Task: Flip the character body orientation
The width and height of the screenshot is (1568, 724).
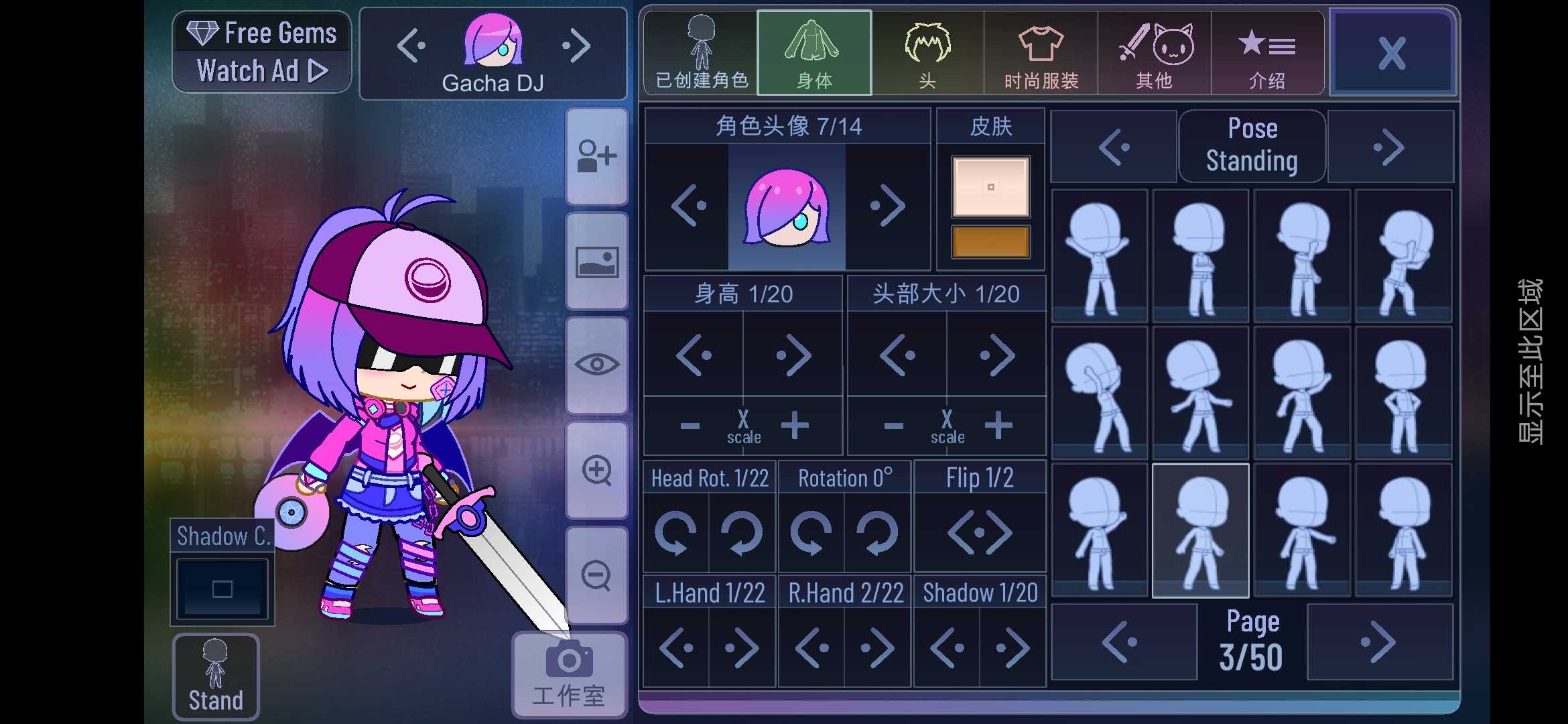Action: 980,532
